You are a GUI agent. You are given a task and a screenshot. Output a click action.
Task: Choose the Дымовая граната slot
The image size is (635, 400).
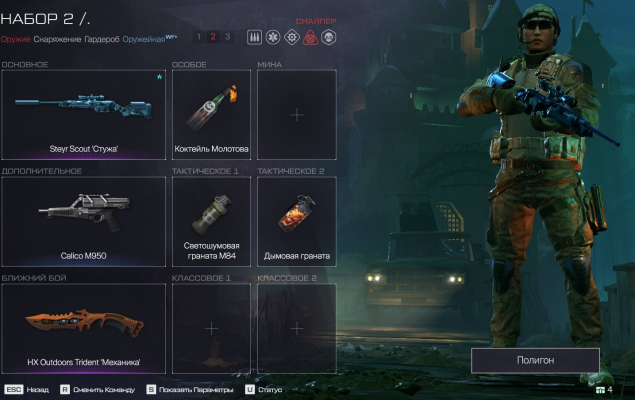click(297, 222)
